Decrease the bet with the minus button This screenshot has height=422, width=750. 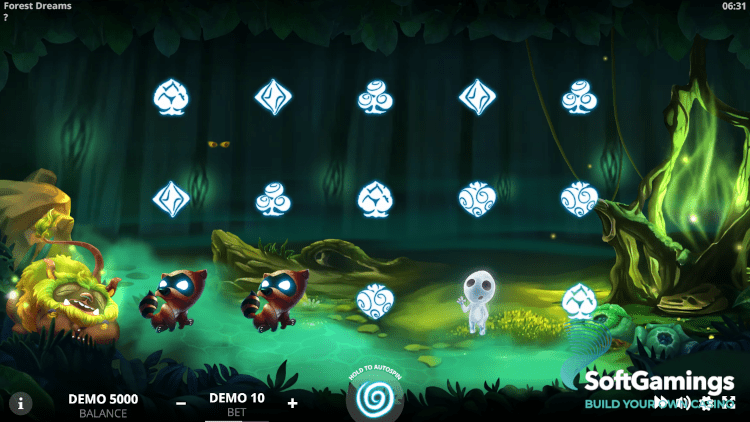181,403
